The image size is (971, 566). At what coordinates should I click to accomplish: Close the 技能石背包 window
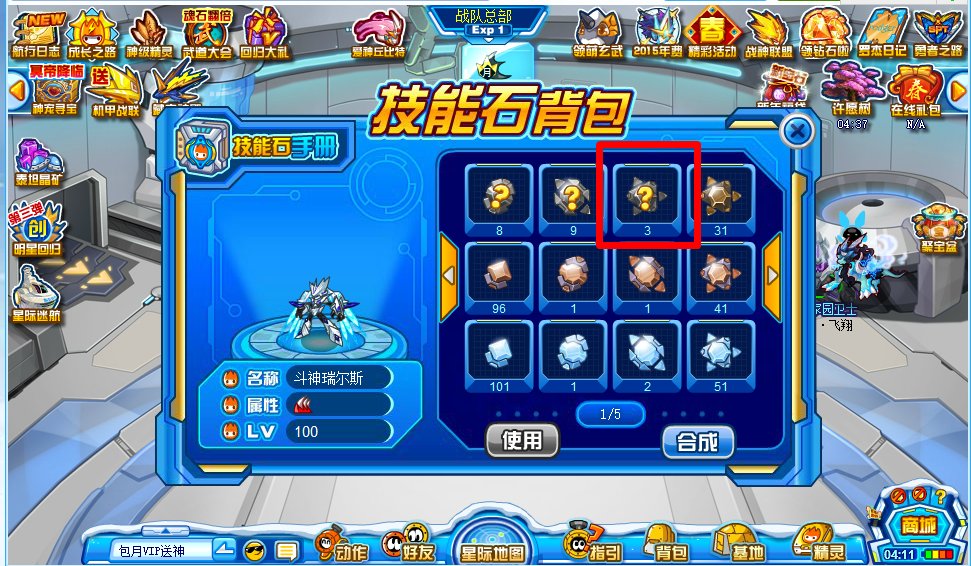click(797, 132)
